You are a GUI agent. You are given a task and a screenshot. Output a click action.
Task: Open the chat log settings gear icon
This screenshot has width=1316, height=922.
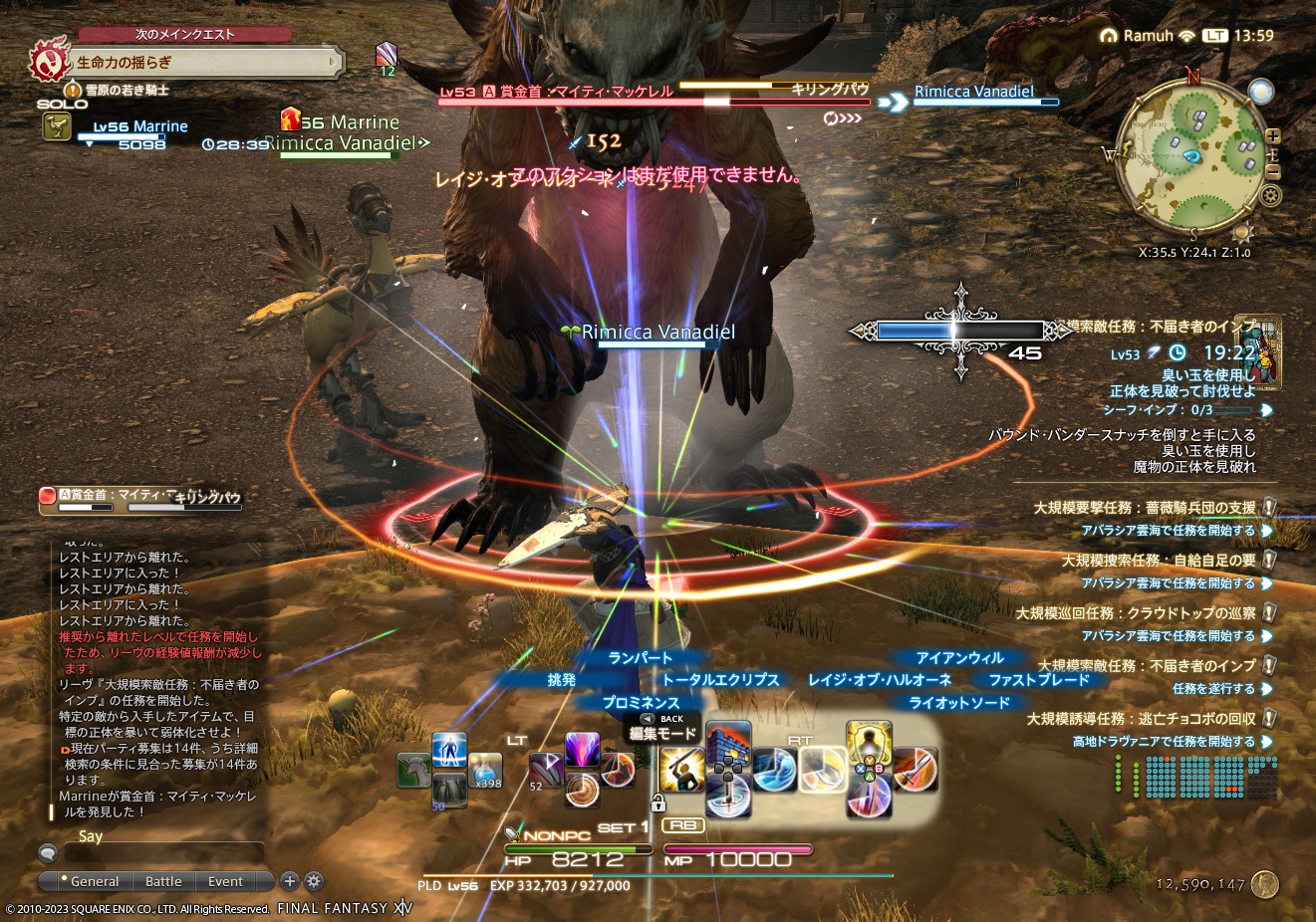313,881
